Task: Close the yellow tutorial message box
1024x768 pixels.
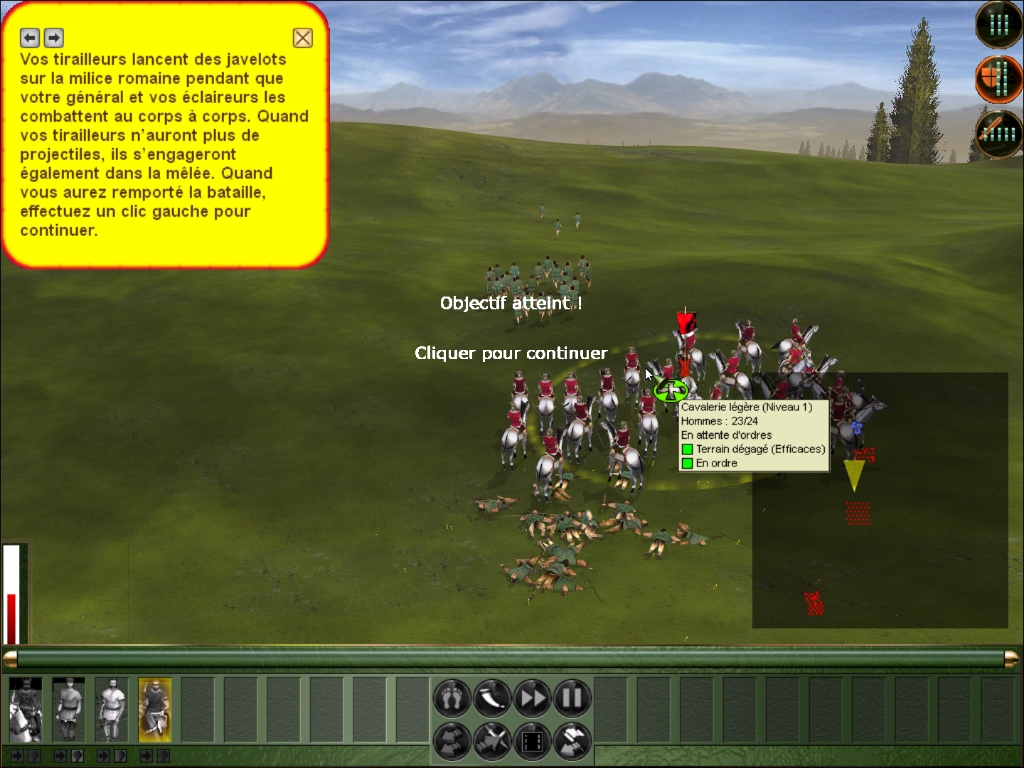Action: click(303, 38)
